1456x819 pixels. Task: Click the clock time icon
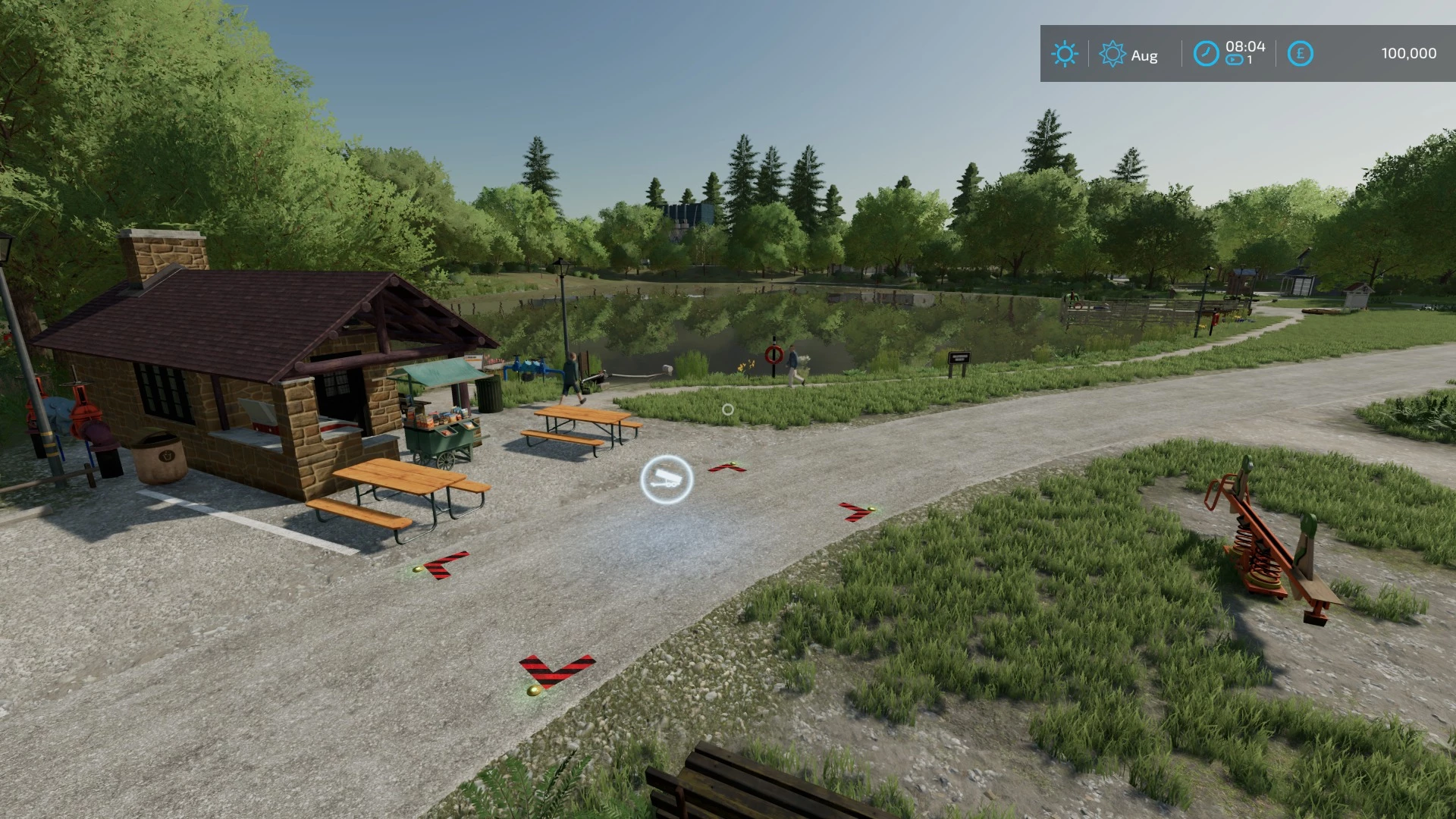(x=1206, y=54)
